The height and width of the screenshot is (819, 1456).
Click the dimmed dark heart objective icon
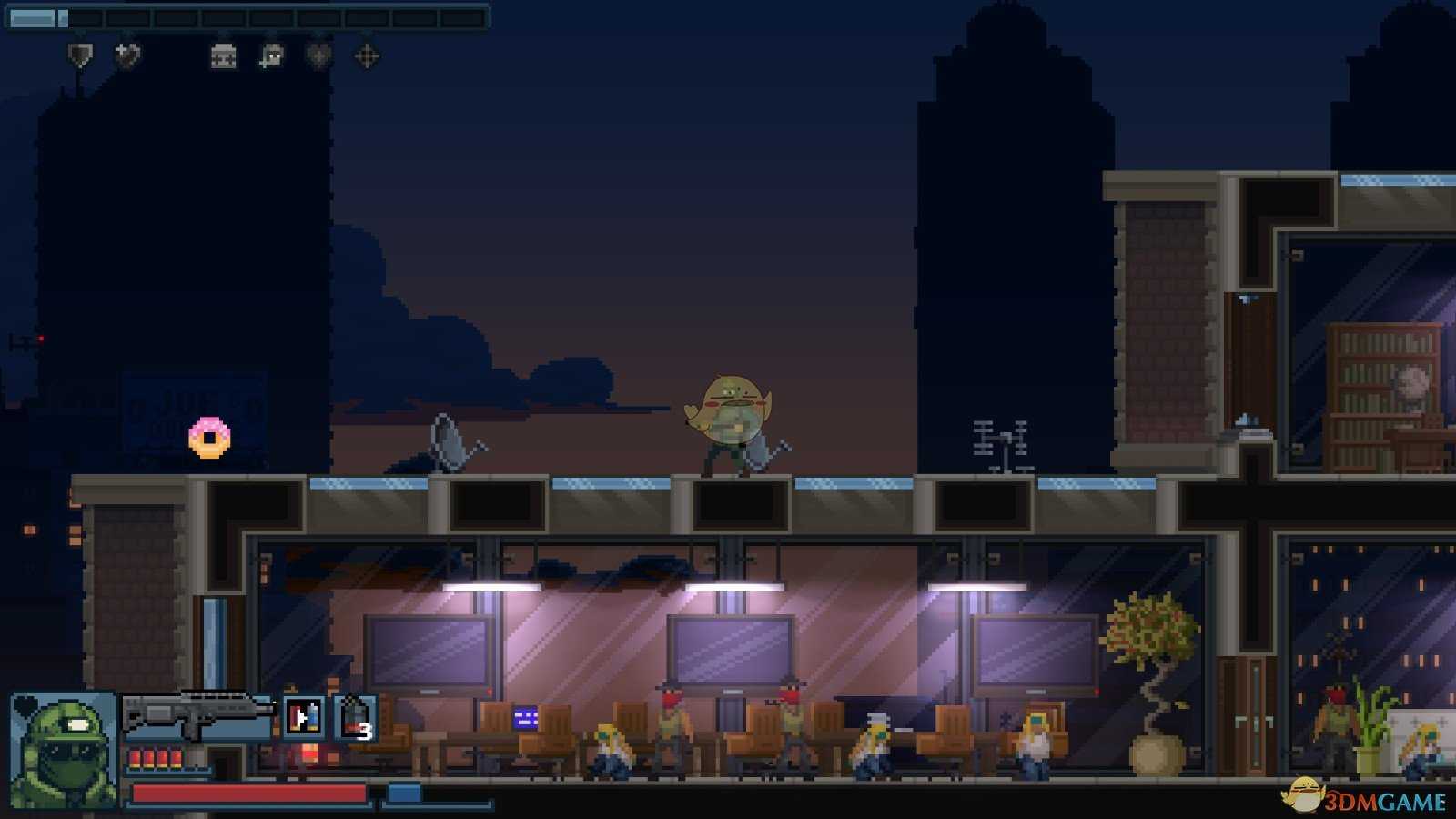click(318, 56)
